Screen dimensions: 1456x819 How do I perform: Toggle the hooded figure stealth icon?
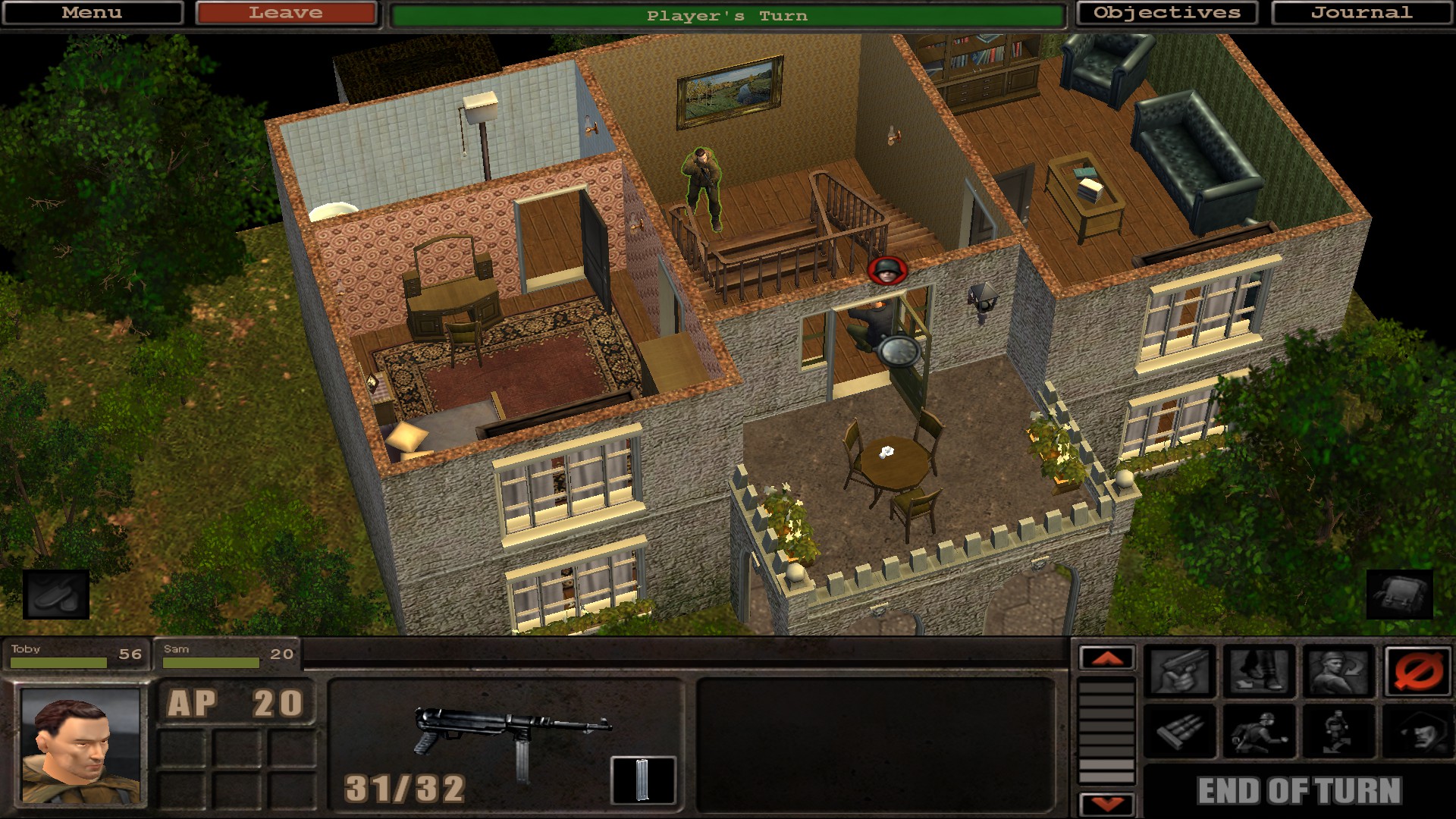[x=1417, y=732]
